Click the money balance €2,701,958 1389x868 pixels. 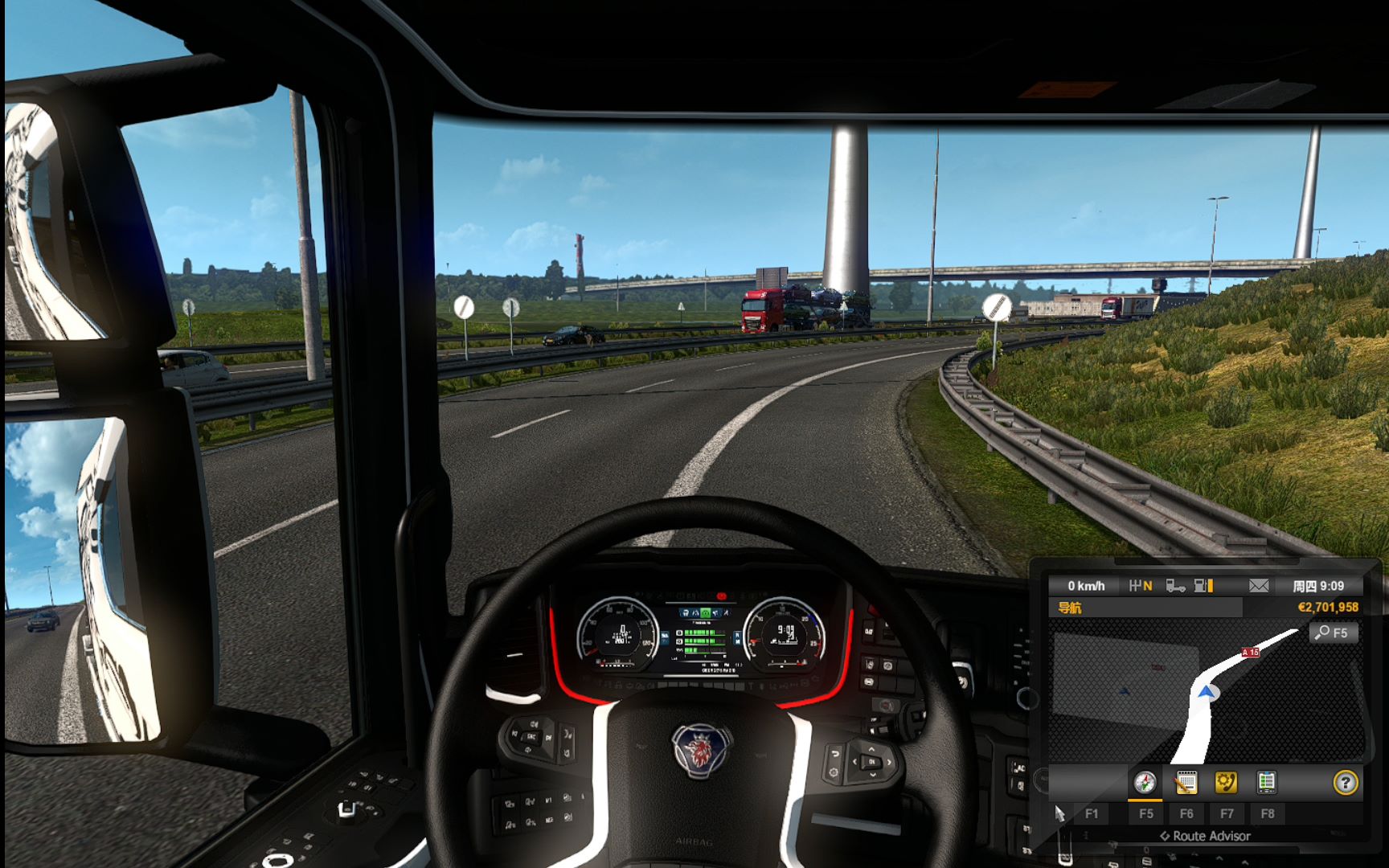pyautogui.click(x=1328, y=607)
